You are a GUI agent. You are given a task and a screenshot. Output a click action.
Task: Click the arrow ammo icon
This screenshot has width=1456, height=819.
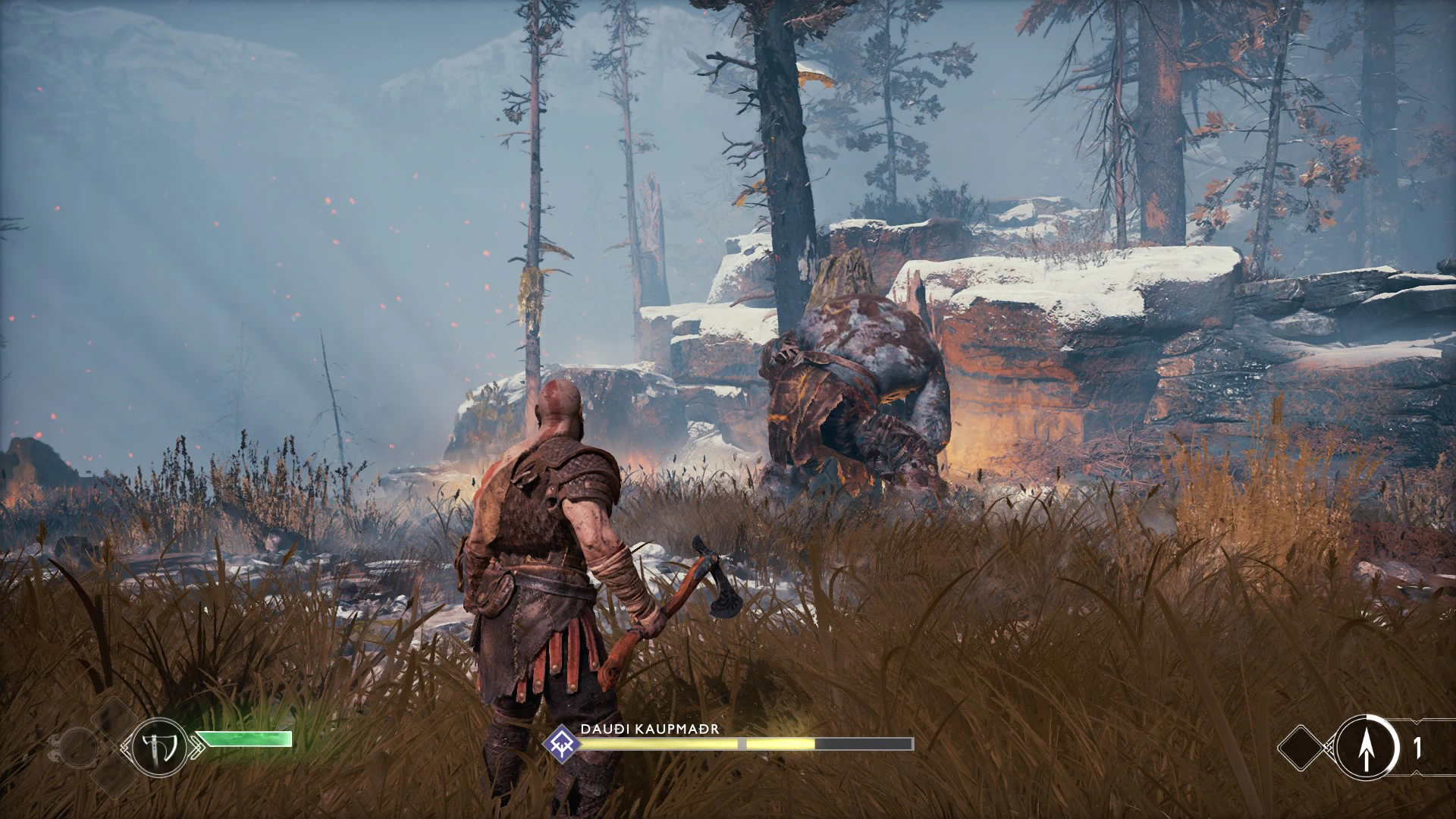1367,747
